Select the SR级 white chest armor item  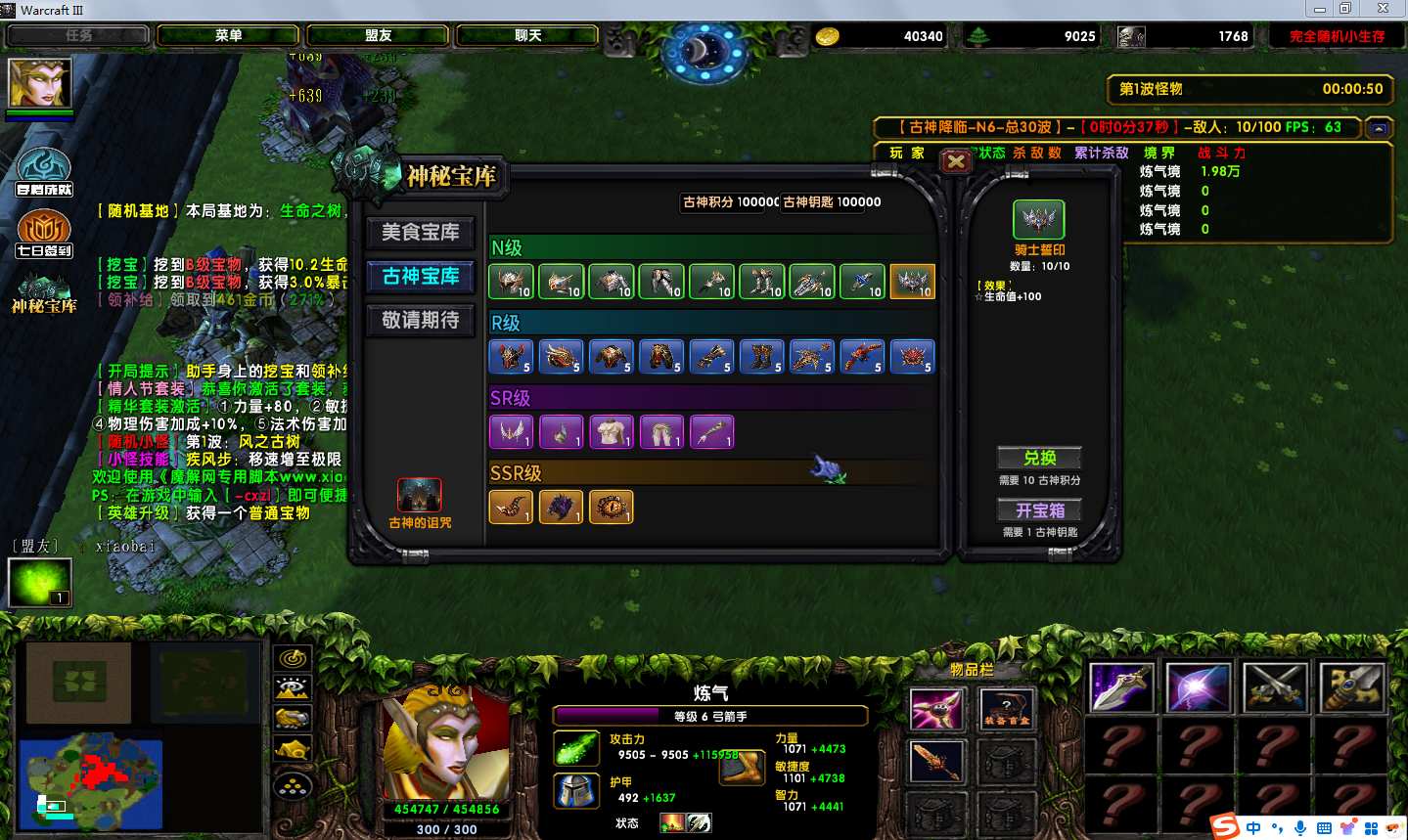click(x=611, y=431)
